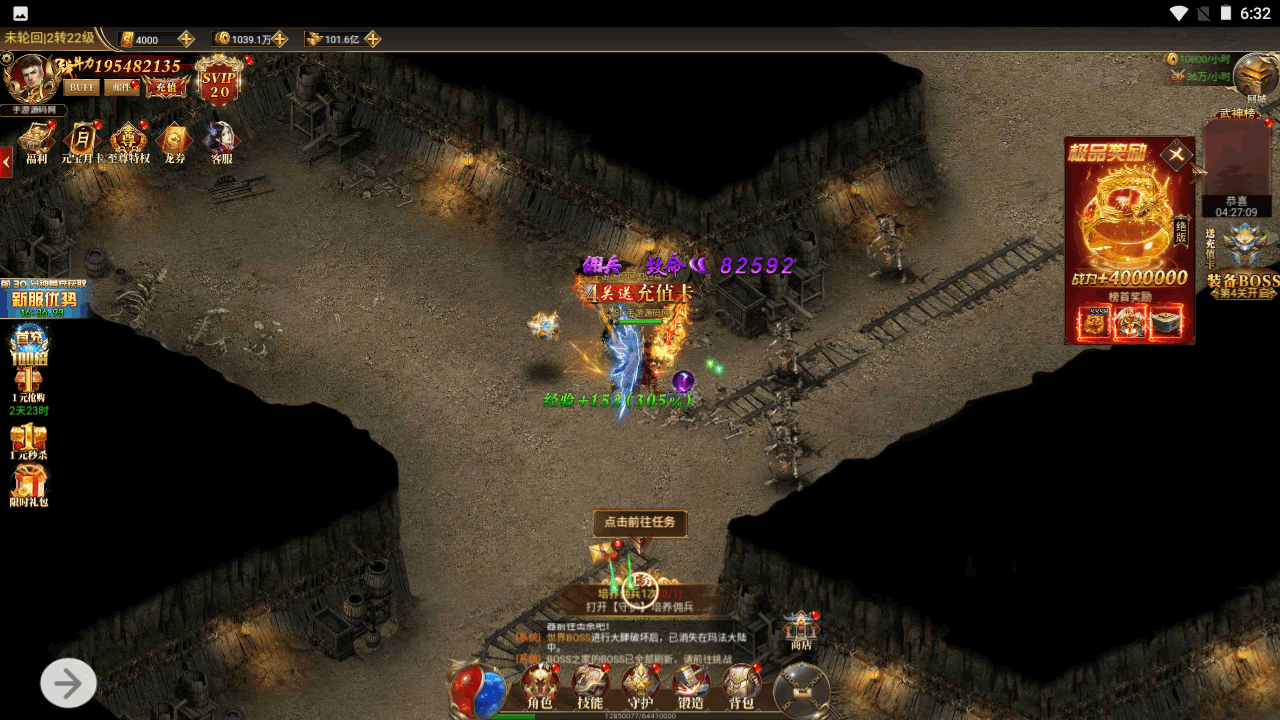Image resolution: width=1280 pixels, height=720 pixels.
Task: Open the SVIP 20 badge
Action: (x=219, y=82)
